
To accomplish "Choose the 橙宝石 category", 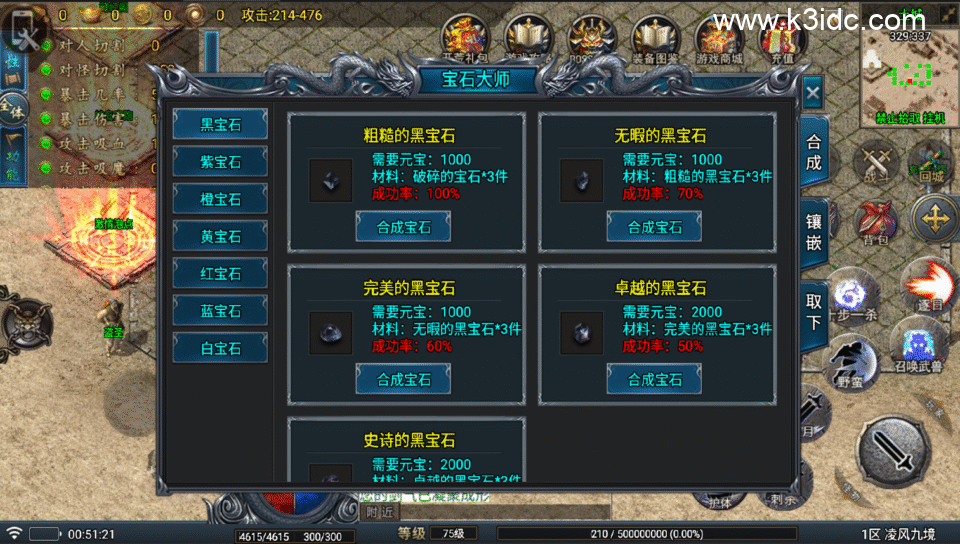I will tap(220, 199).
